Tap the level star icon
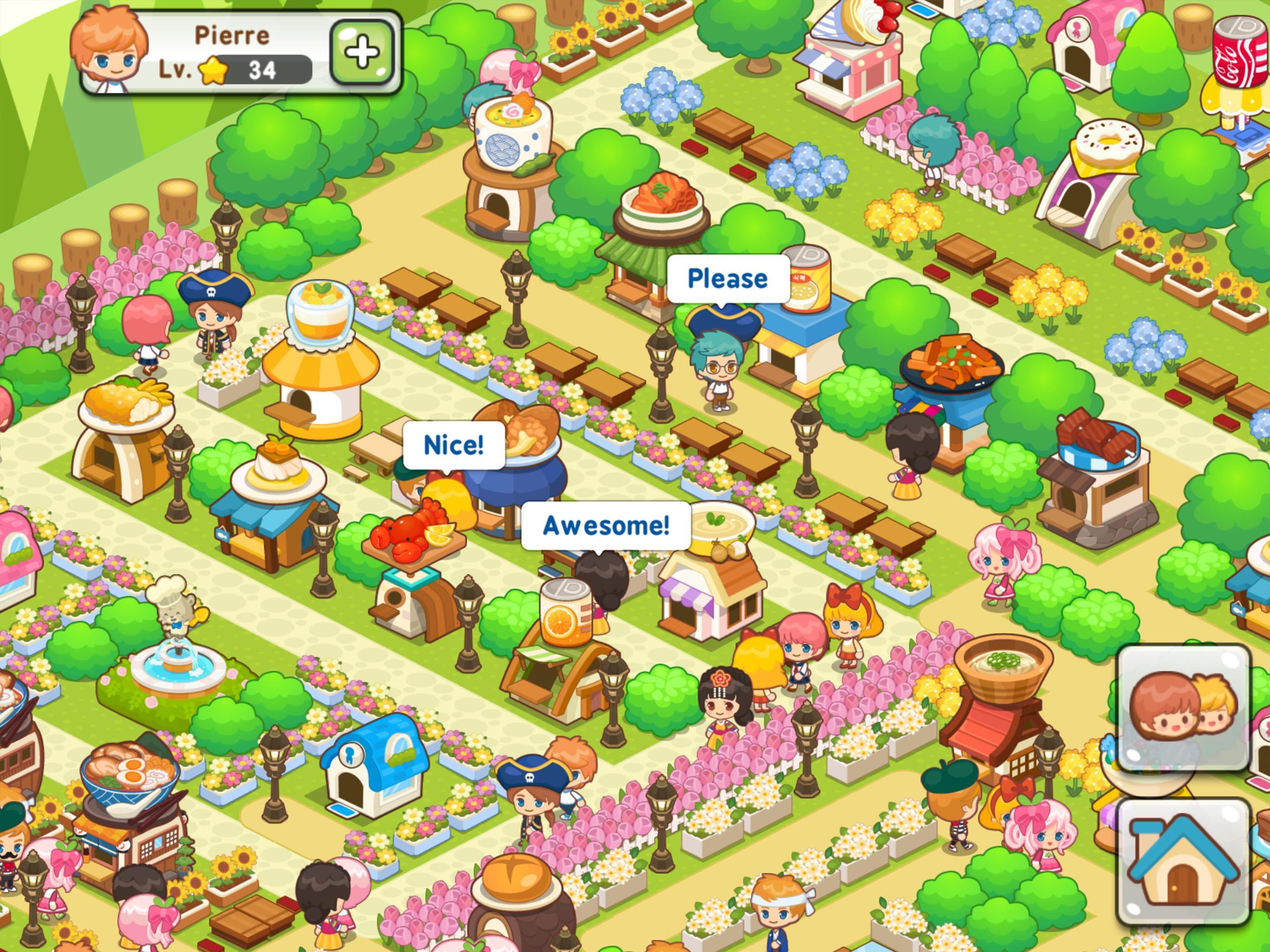The height and width of the screenshot is (952, 1270). (212, 70)
